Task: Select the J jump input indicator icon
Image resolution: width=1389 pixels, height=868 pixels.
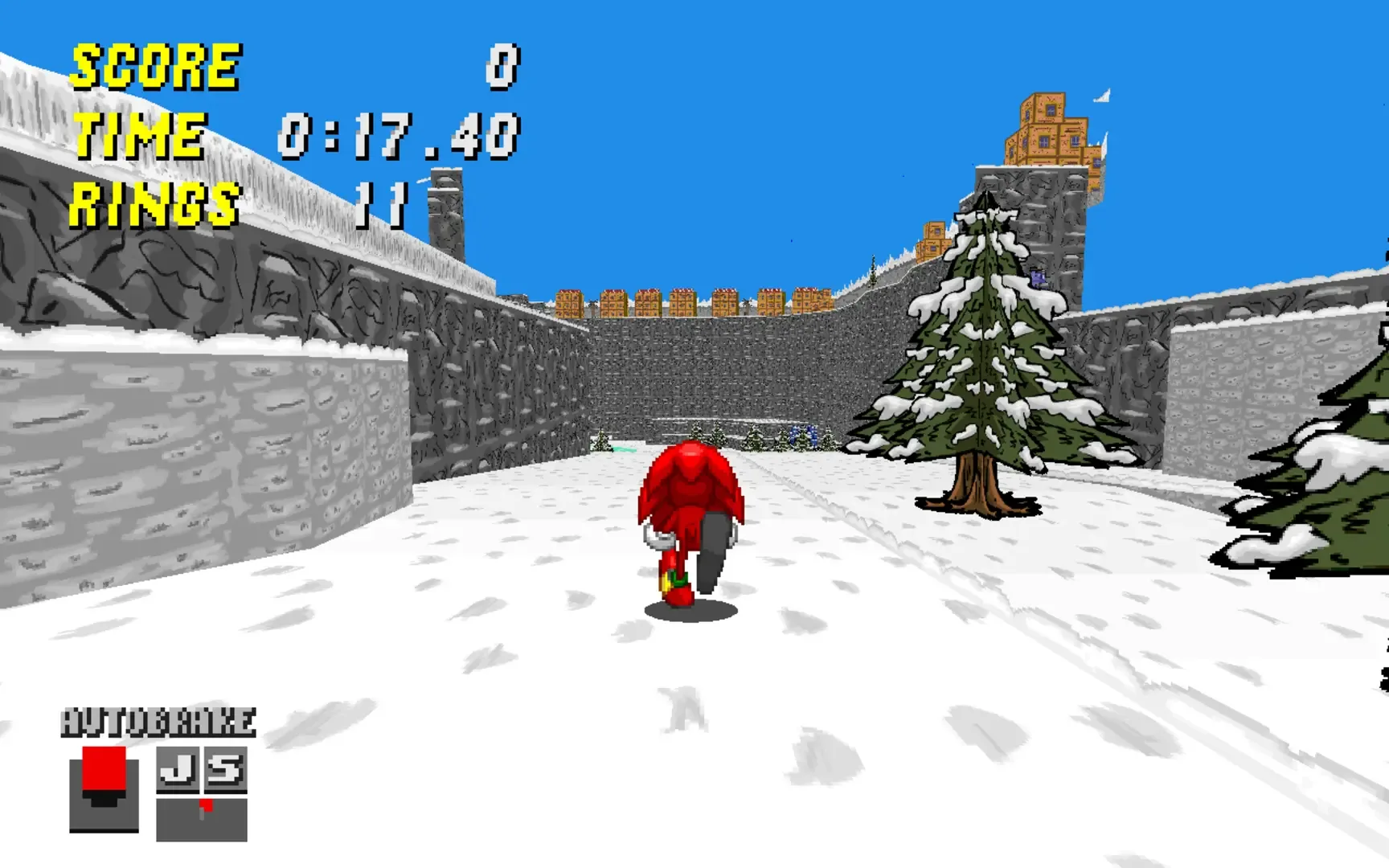Action: (178, 769)
